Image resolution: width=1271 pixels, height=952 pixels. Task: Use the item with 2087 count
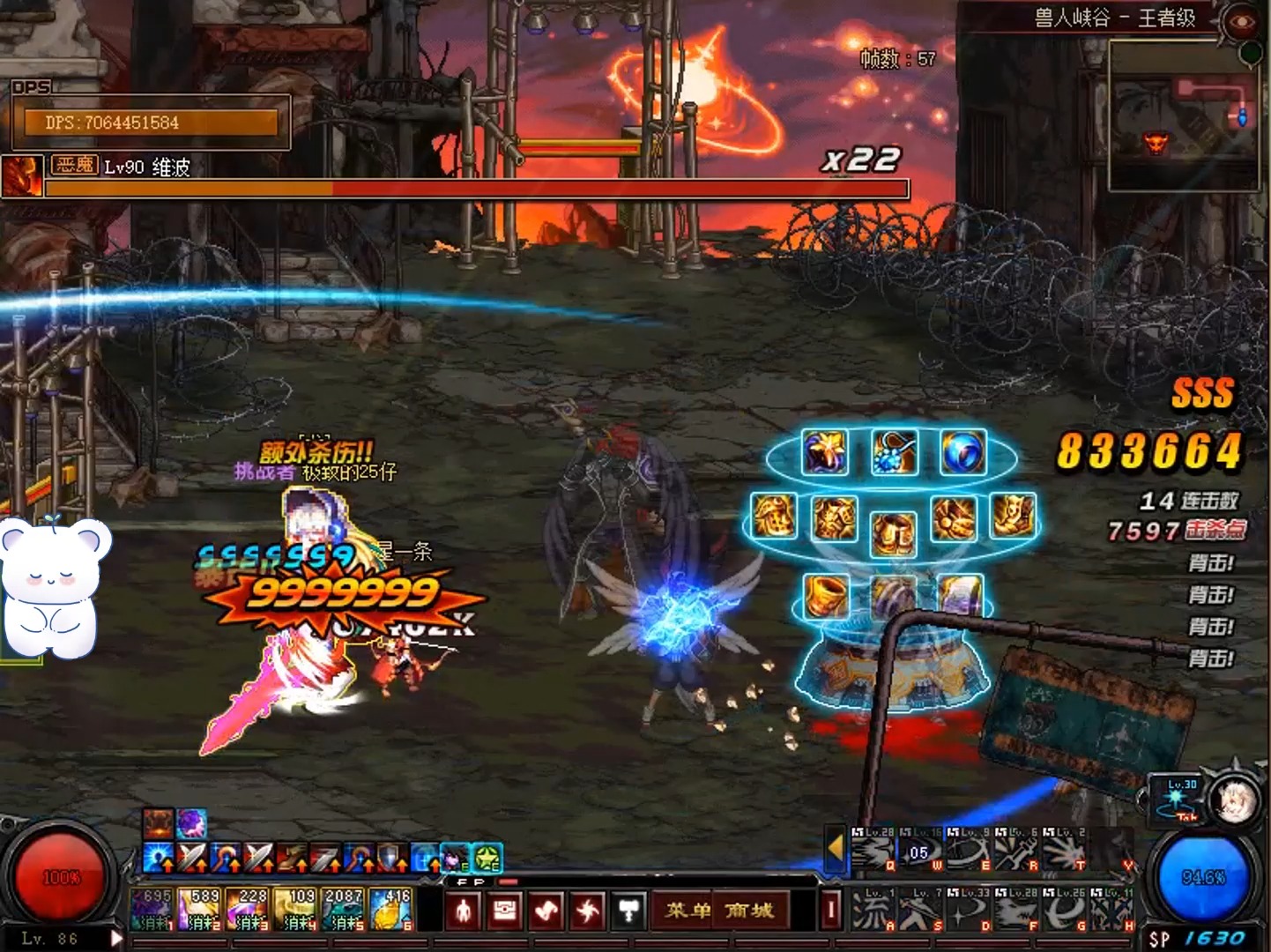343,910
